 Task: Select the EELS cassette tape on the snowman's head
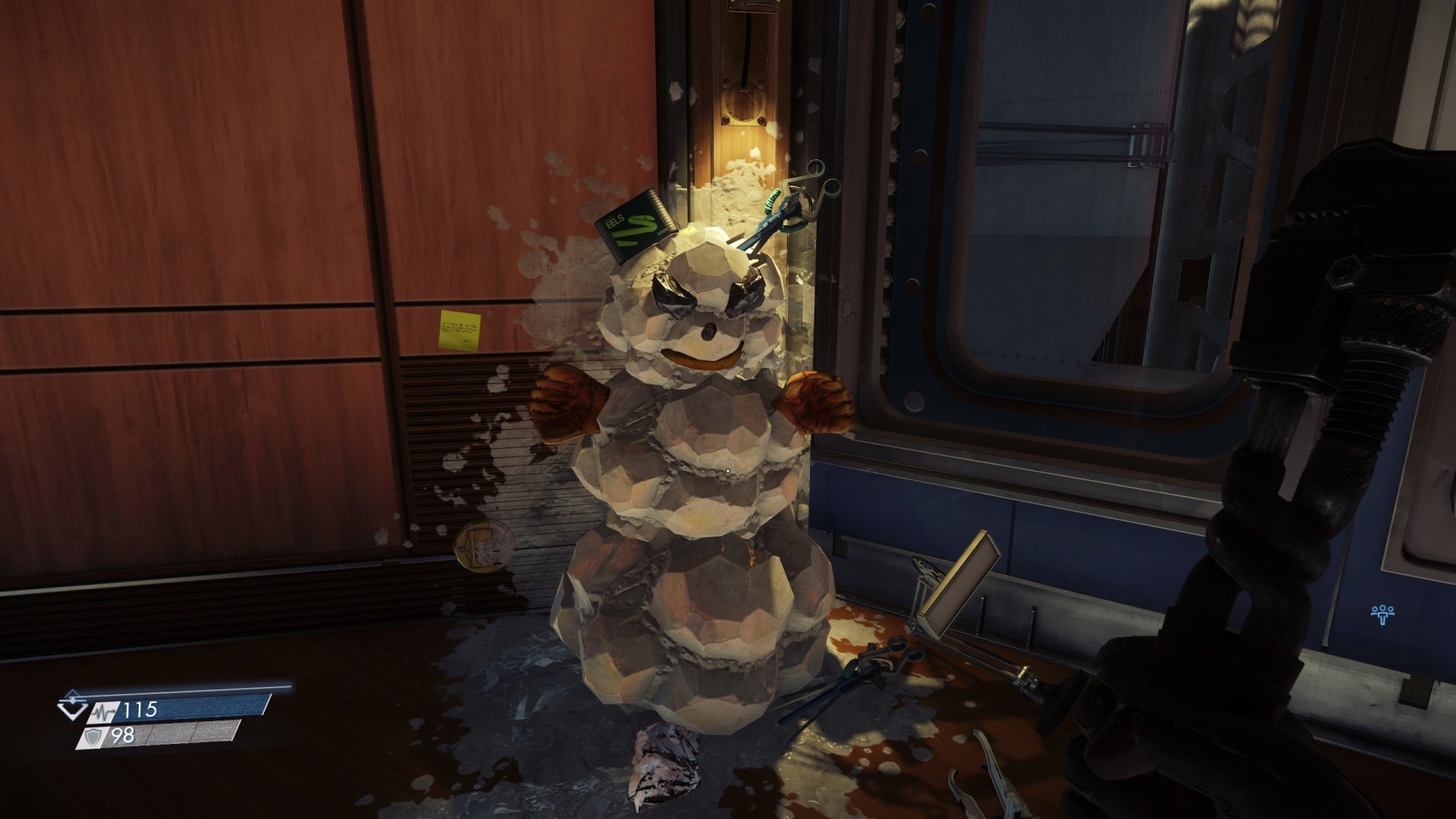[633, 227]
